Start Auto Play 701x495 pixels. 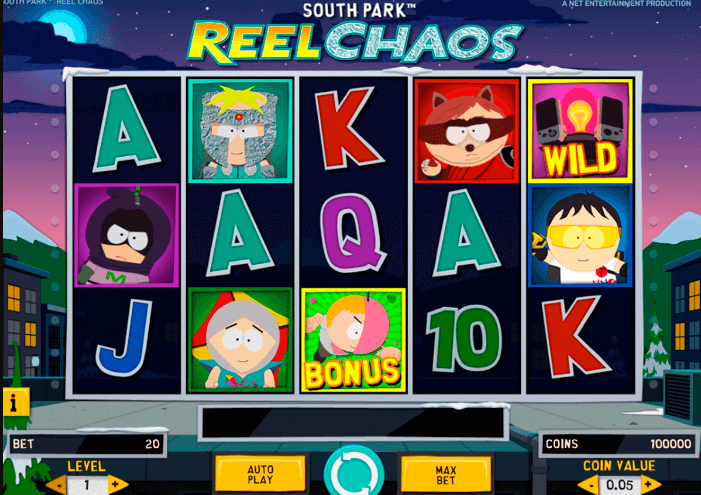pyautogui.click(x=260, y=474)
